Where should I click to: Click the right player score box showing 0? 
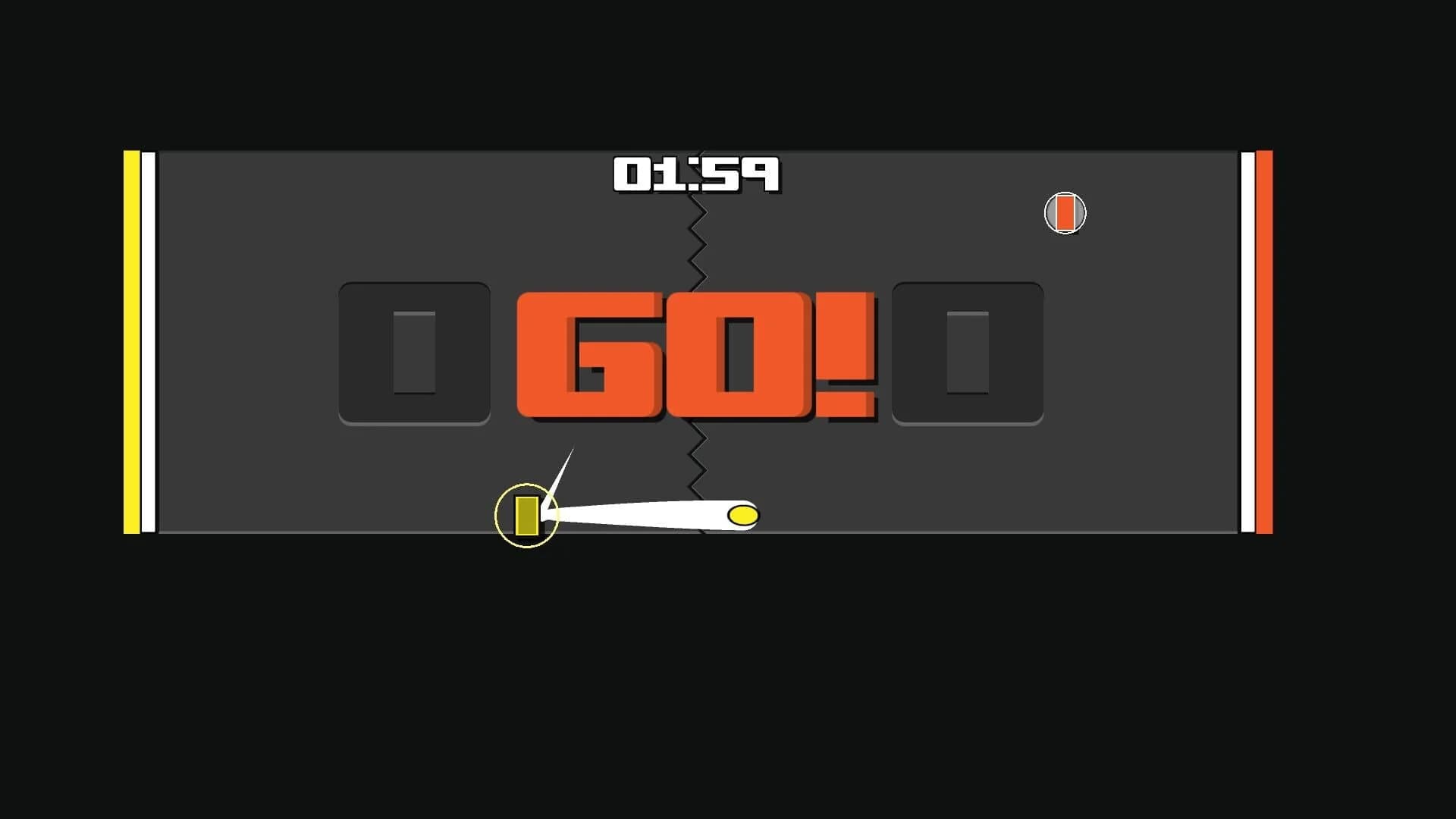(968, 353)
